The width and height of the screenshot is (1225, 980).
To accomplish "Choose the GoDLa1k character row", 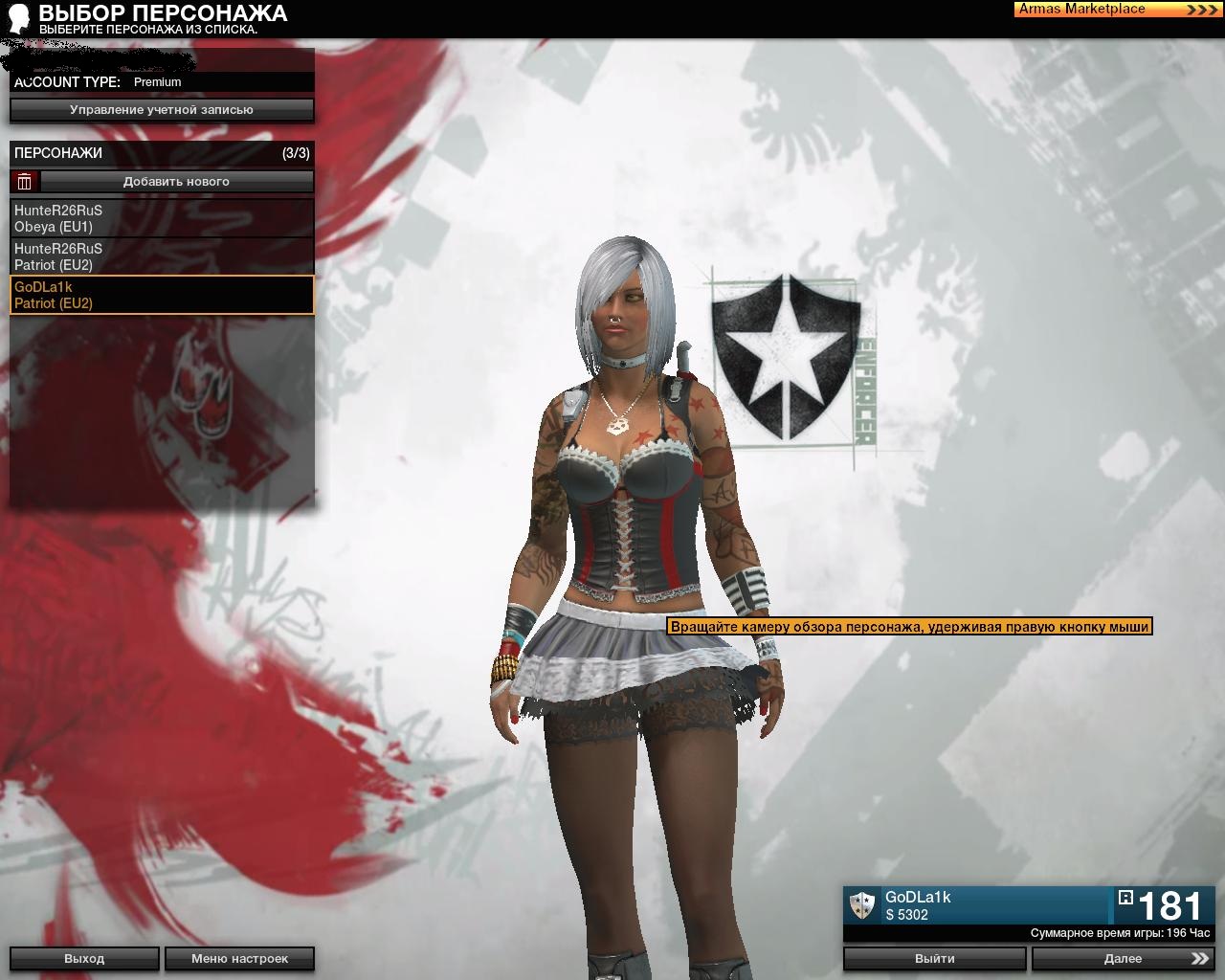I will [x=162, y=295].
